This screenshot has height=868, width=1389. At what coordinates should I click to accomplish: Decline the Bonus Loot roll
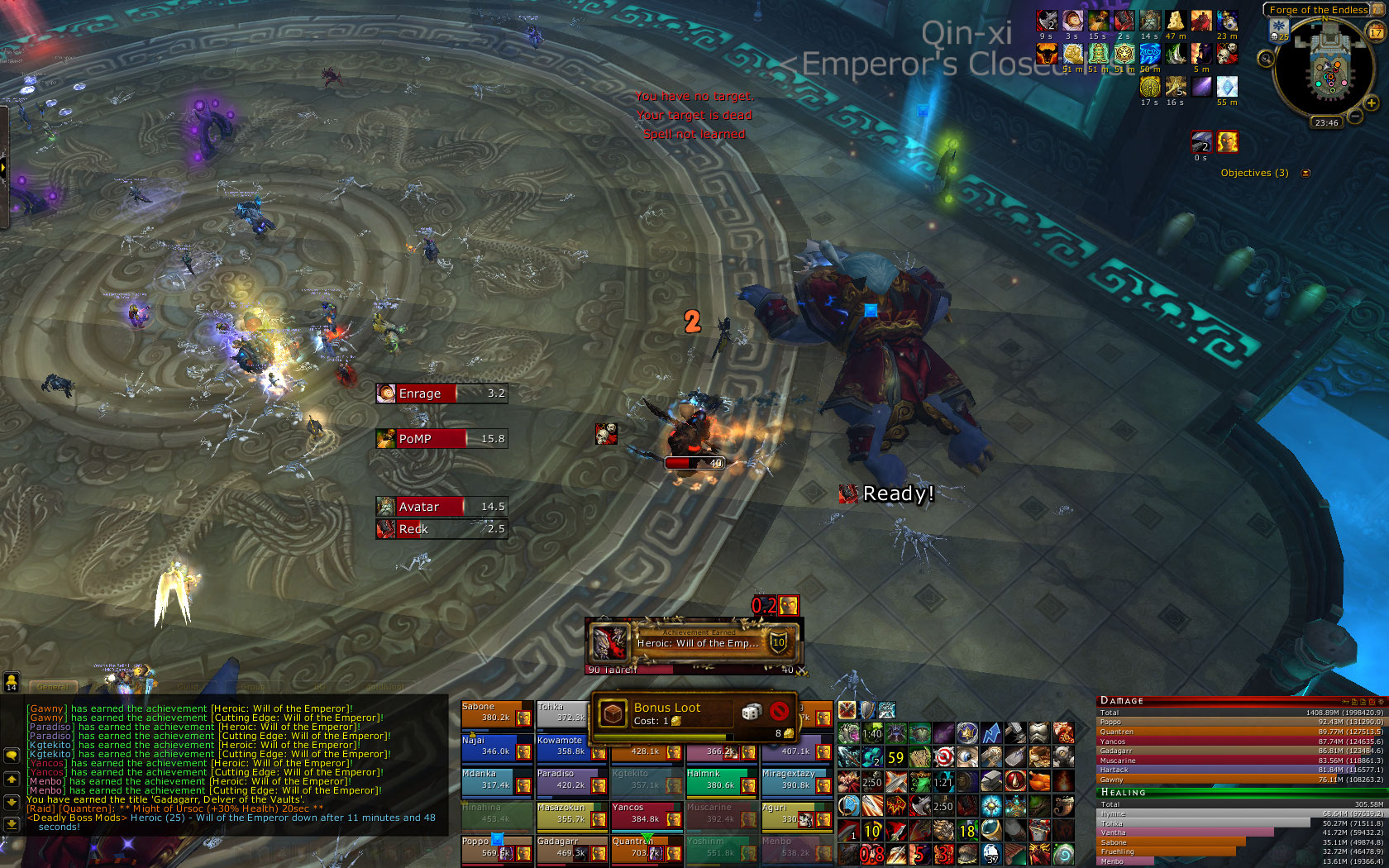tap(778, 712)
